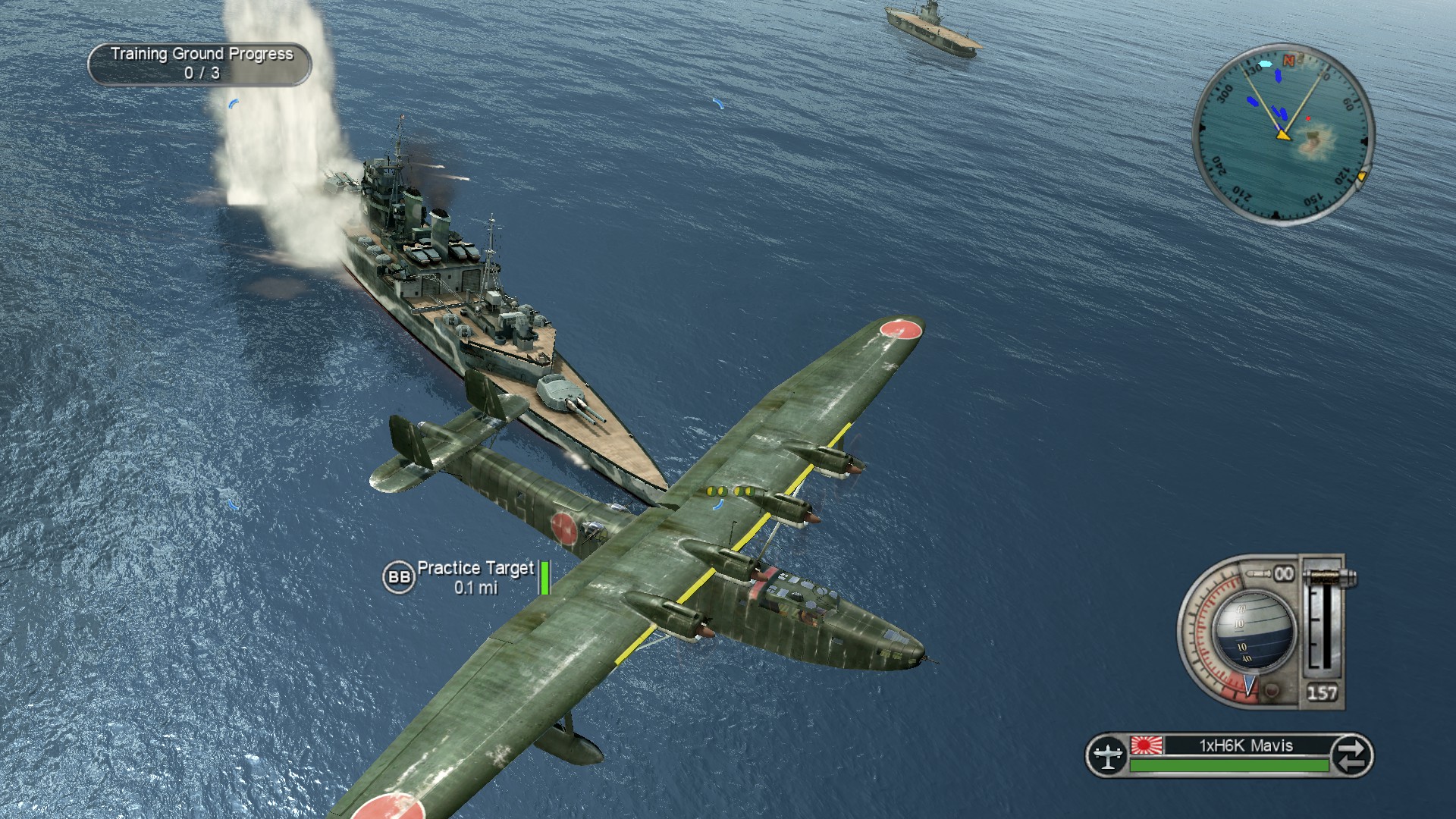
Task: Select the Practice Target BB marker
Action: coord(399,578)
